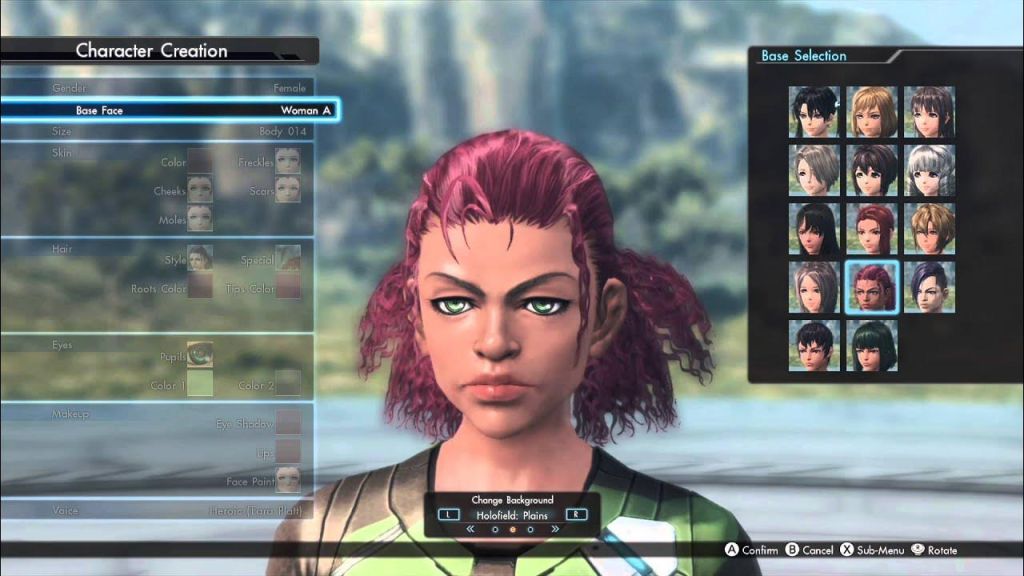Image resolution: width=1024 pixels, height=576 pixels.
Task: Pick the eye Color 1 green swatch
Action: (200, 383)
